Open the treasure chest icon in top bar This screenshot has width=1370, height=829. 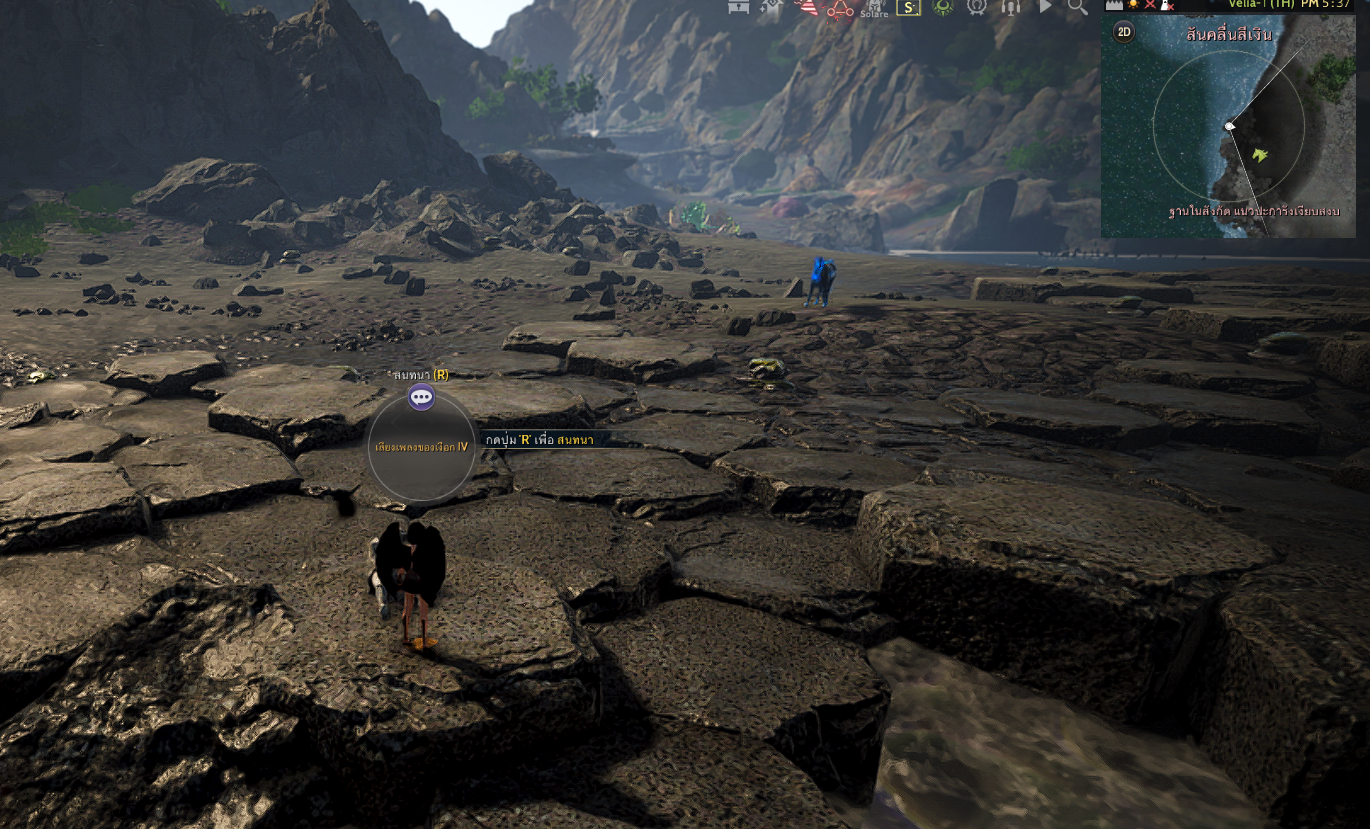[x=737, y=7]
